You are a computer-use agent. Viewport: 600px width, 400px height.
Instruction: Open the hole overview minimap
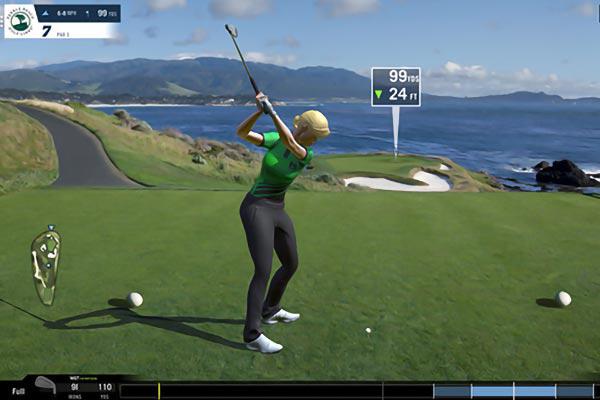tap(45, 265)
